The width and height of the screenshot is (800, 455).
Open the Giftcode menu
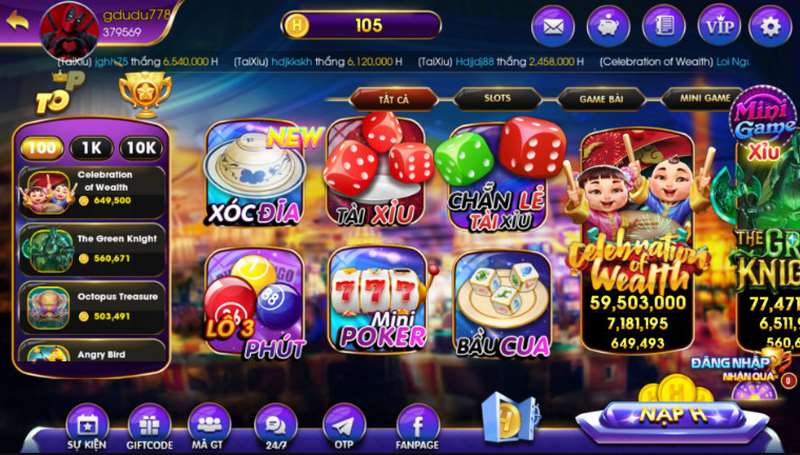pos(149,427)
